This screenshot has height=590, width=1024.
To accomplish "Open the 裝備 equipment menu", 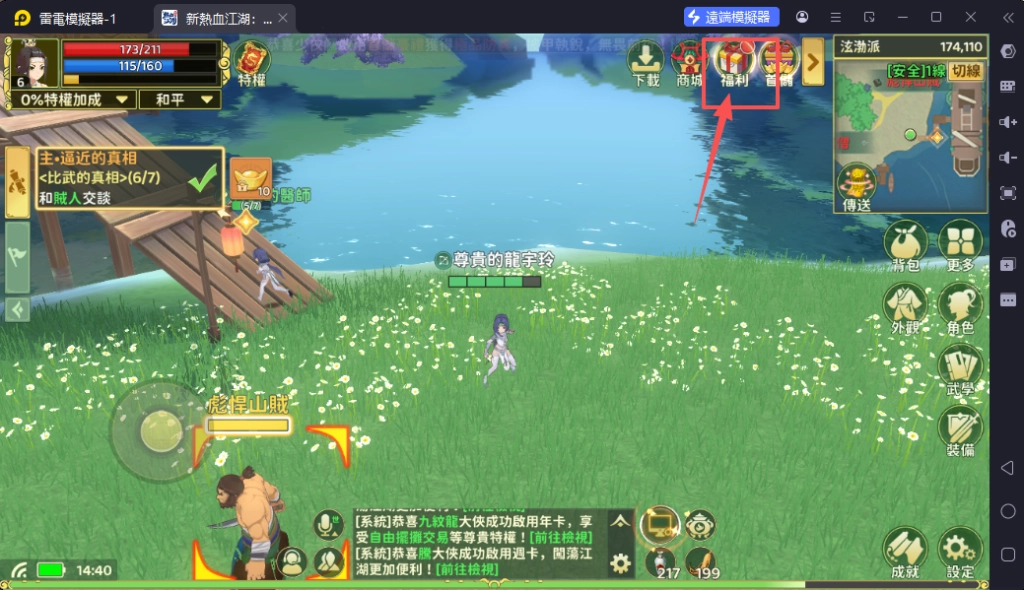I will [960, 433].
